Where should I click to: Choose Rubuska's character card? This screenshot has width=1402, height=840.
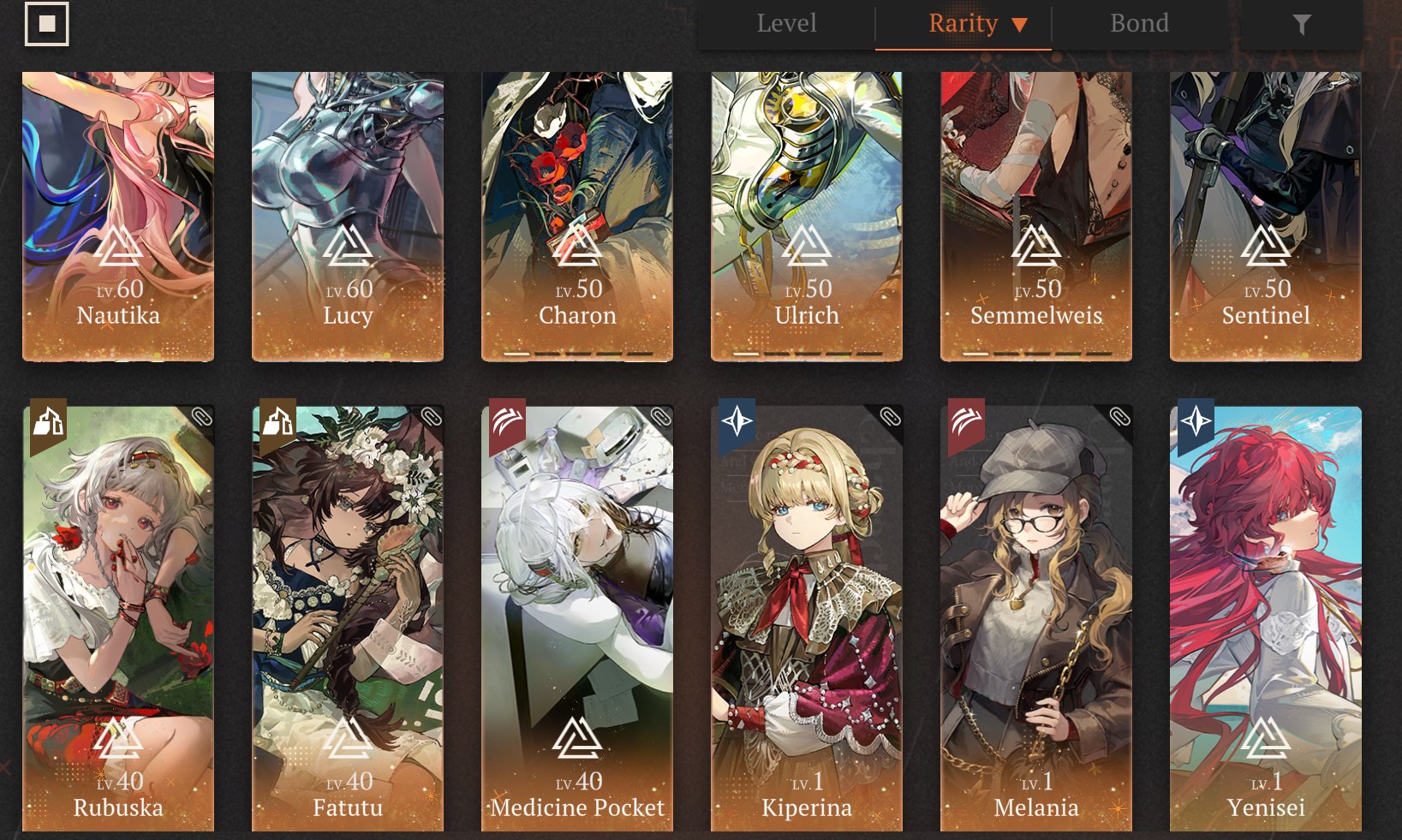118,617
